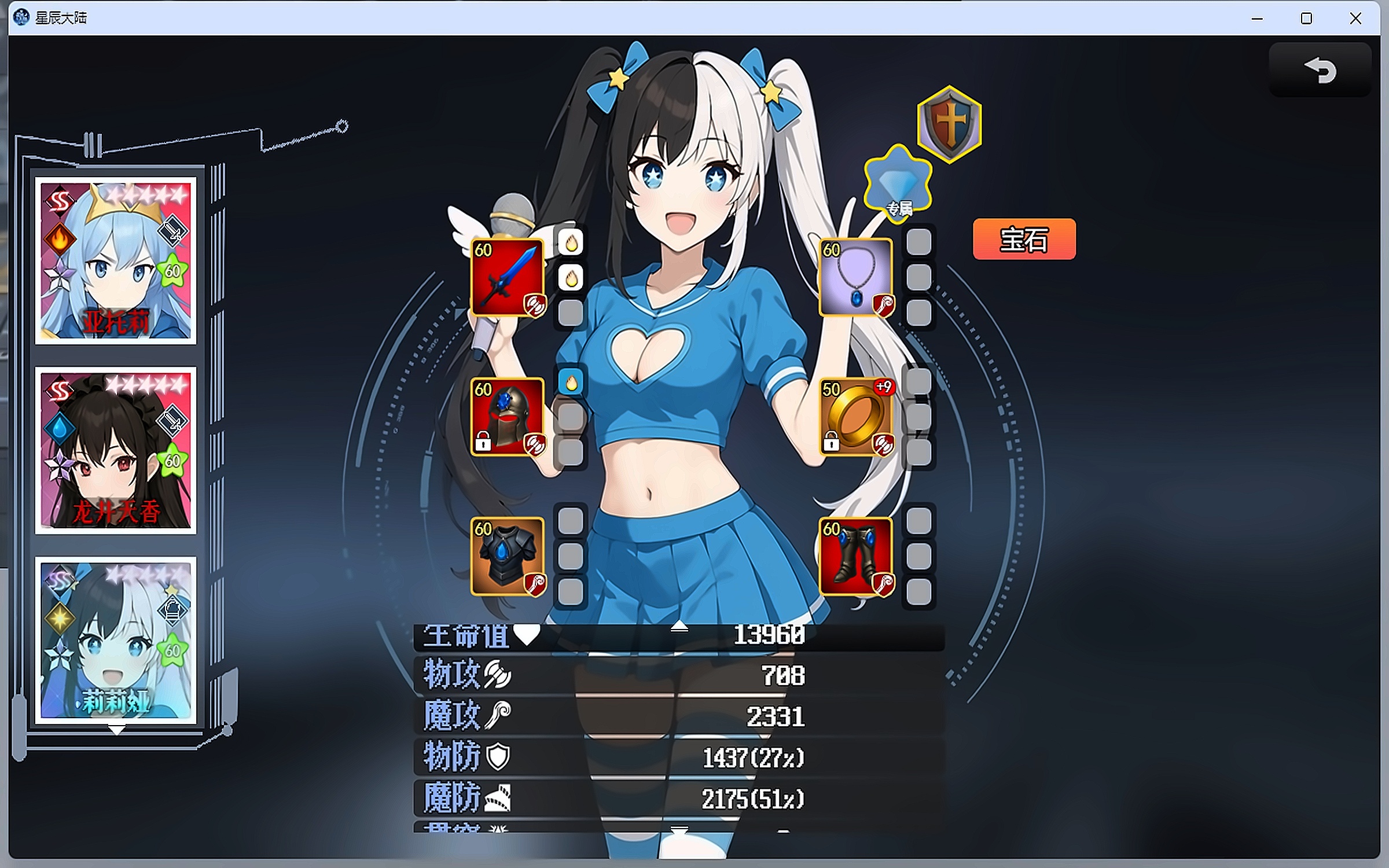1389x868 pixels.
Task: Open the boots equipment slot
Action: coord(855,556)
